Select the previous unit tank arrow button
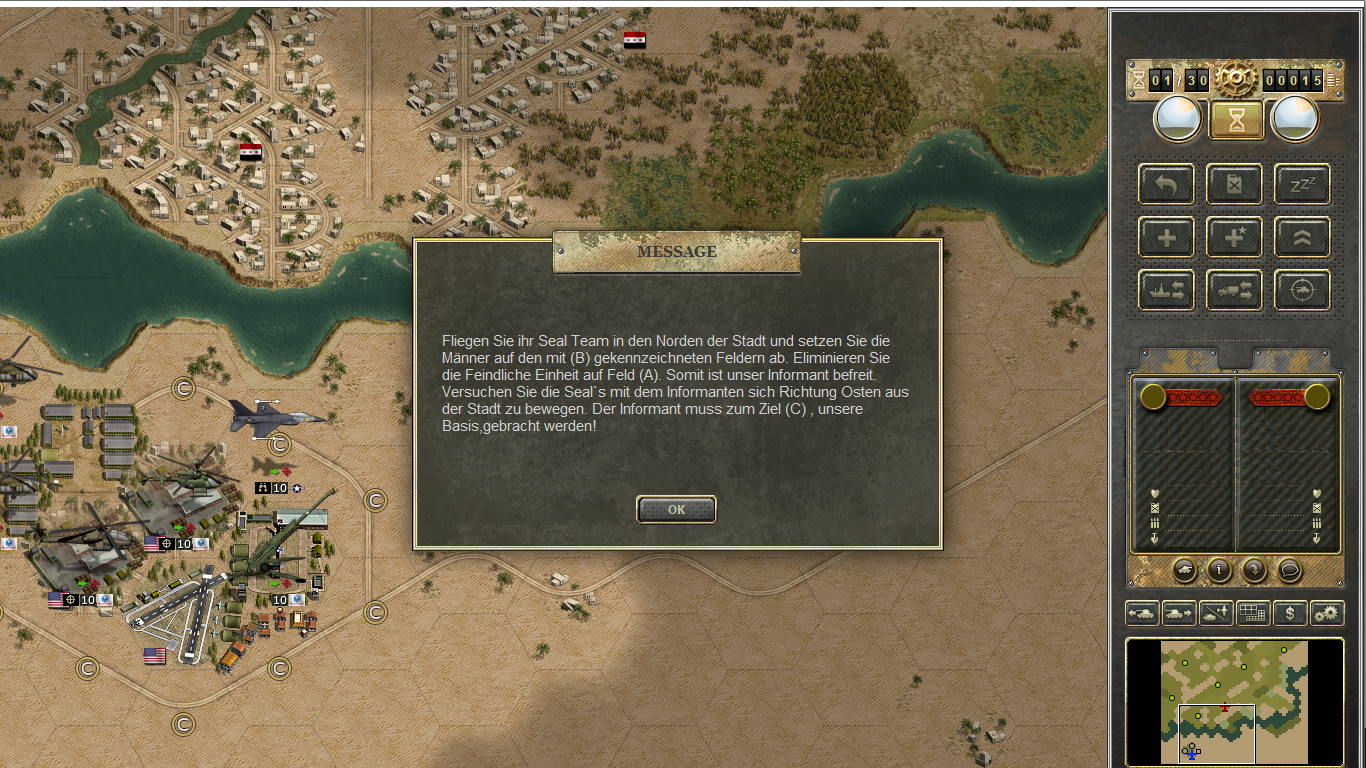This screenshot has width=1366, height=768. tap(1142, 613)
